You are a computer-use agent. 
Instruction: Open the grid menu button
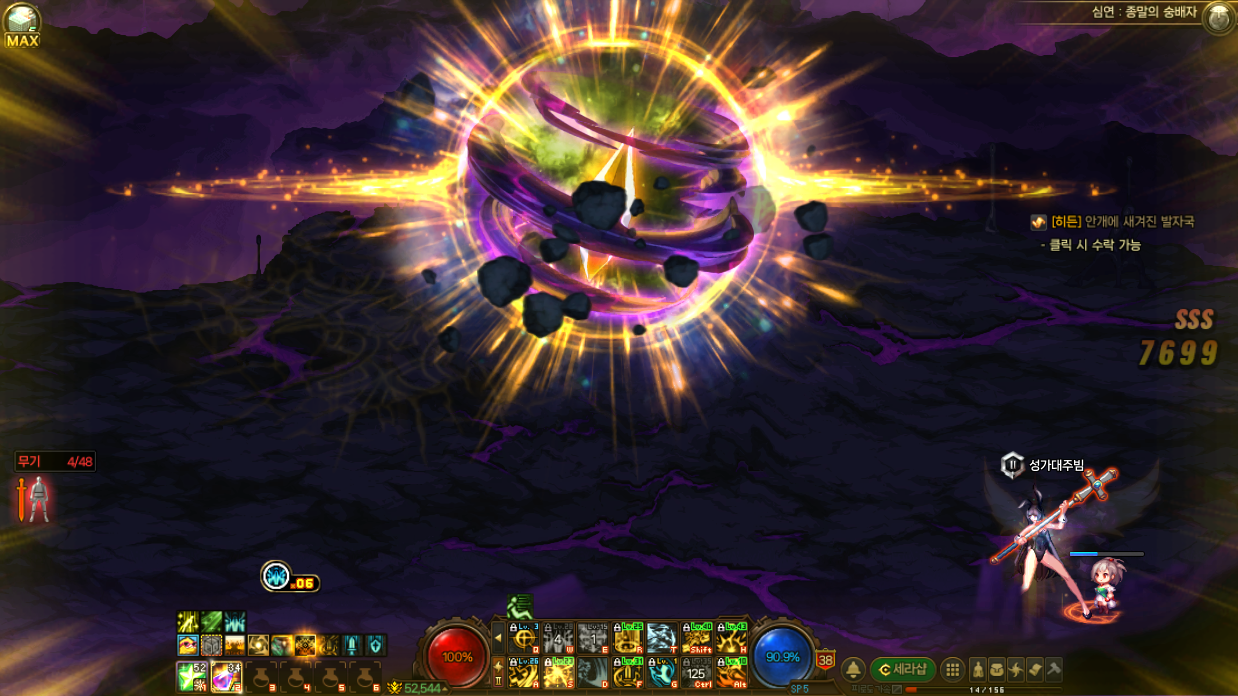click(953, 670)
